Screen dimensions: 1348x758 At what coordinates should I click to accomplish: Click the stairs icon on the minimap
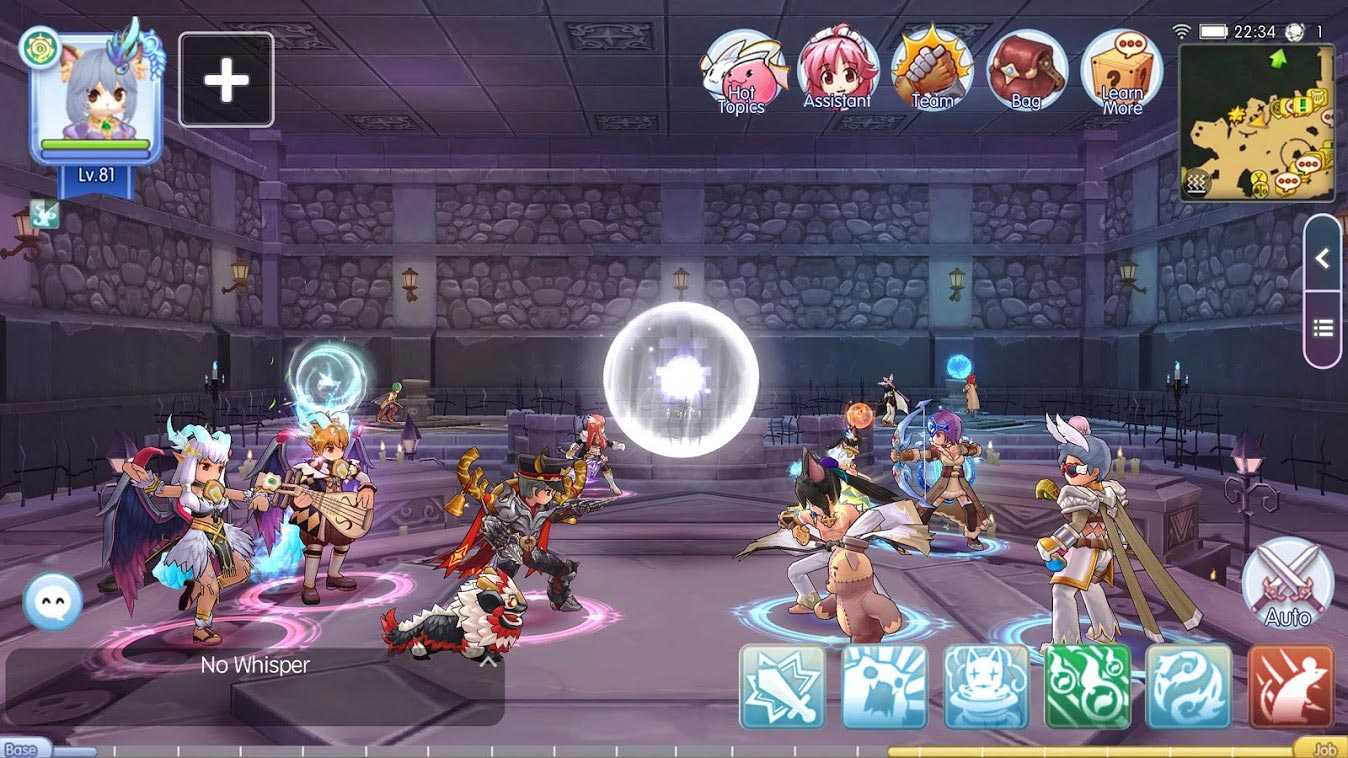(1197, 183)
